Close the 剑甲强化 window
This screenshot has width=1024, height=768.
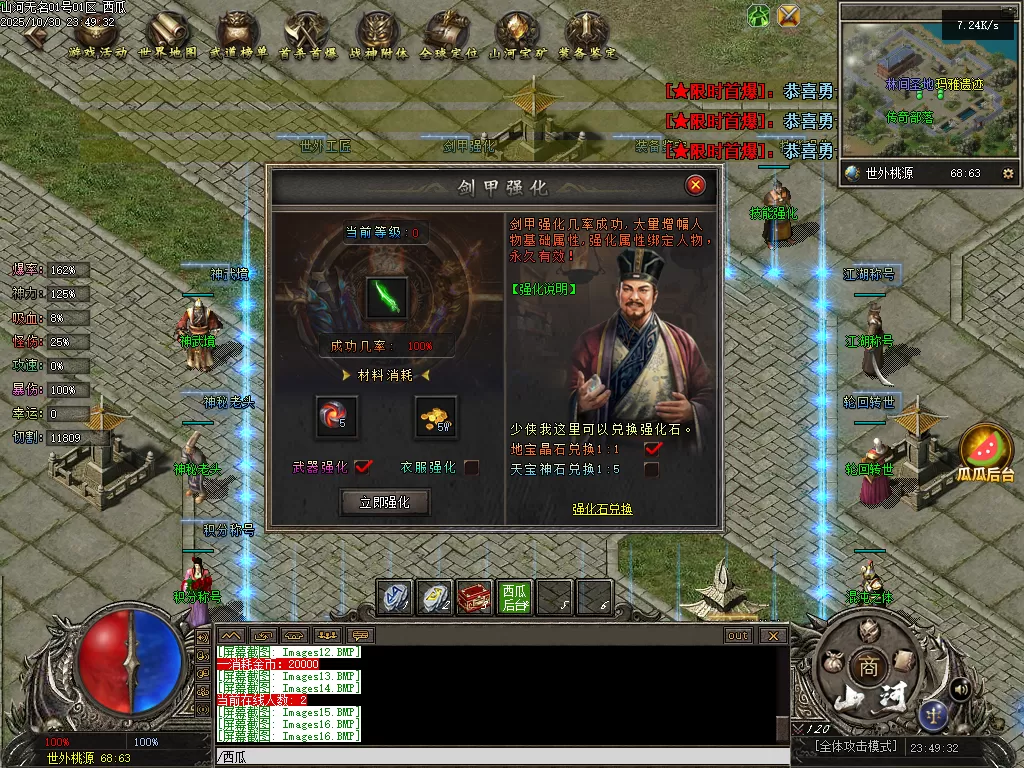point(696,185)
